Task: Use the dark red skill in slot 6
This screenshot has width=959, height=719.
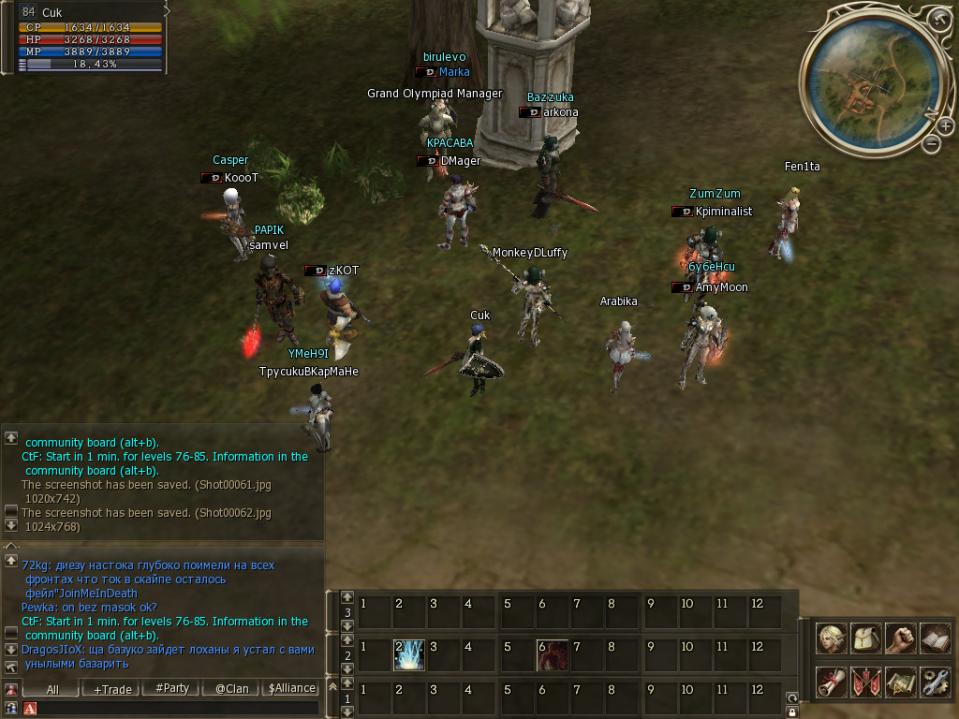Action: point(552,655)
